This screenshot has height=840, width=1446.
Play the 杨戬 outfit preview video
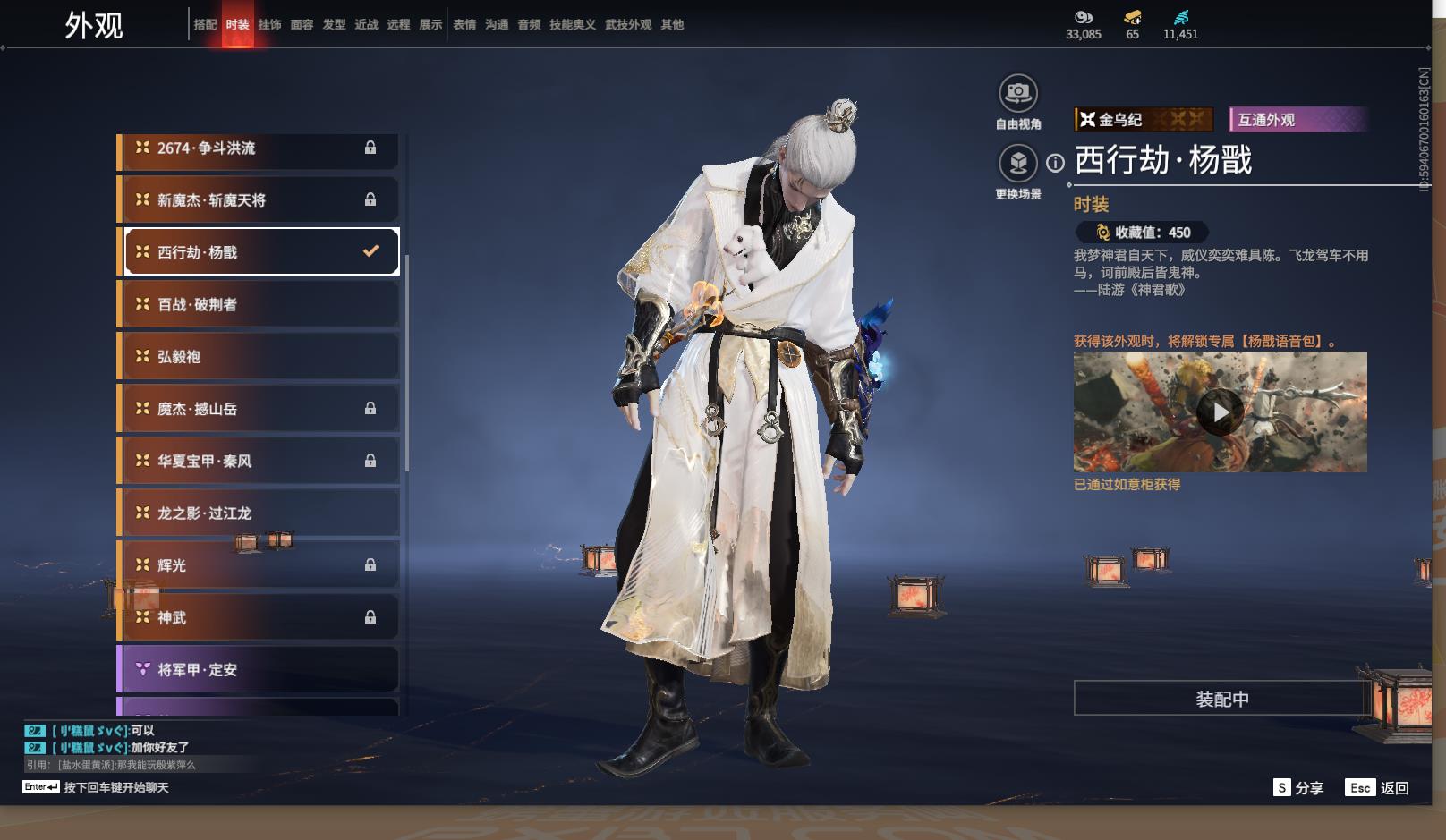(1220, 412)
